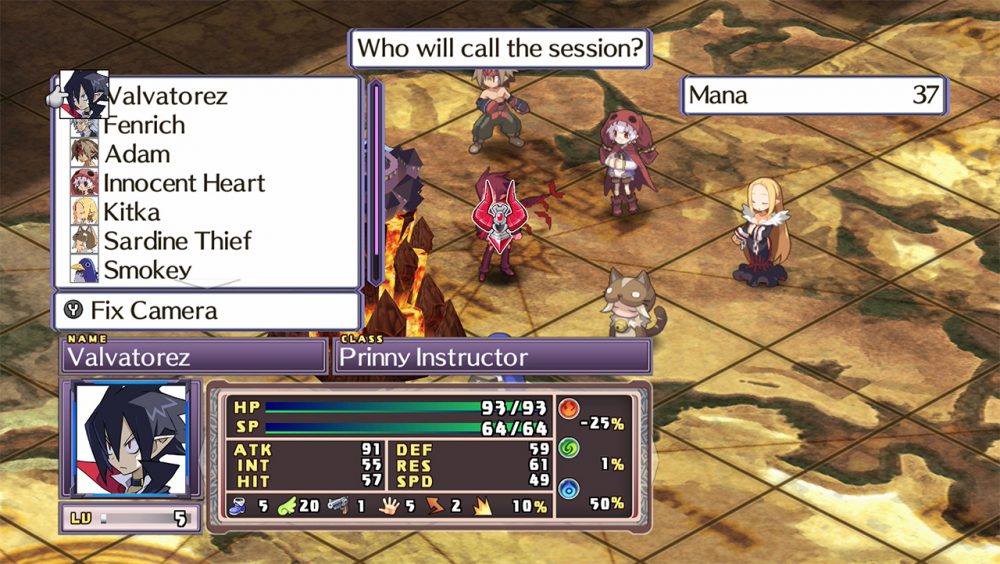The height and width of the screenshot is (564, 1000).
Task: Click the character list scrollbar
Action: click(x=377, y=183)
